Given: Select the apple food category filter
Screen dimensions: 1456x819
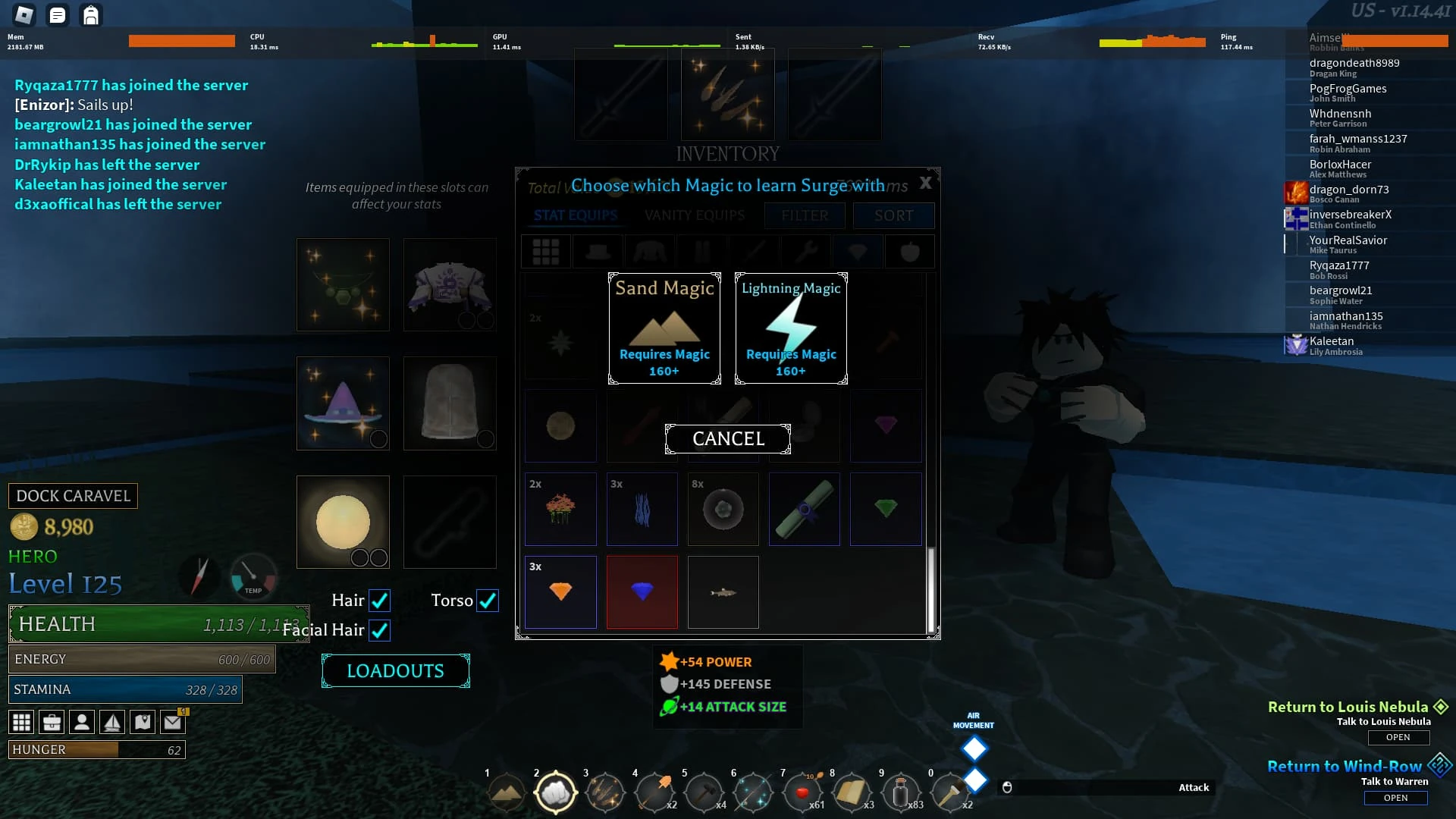Looking at the screenshot, I should [909, 251].
